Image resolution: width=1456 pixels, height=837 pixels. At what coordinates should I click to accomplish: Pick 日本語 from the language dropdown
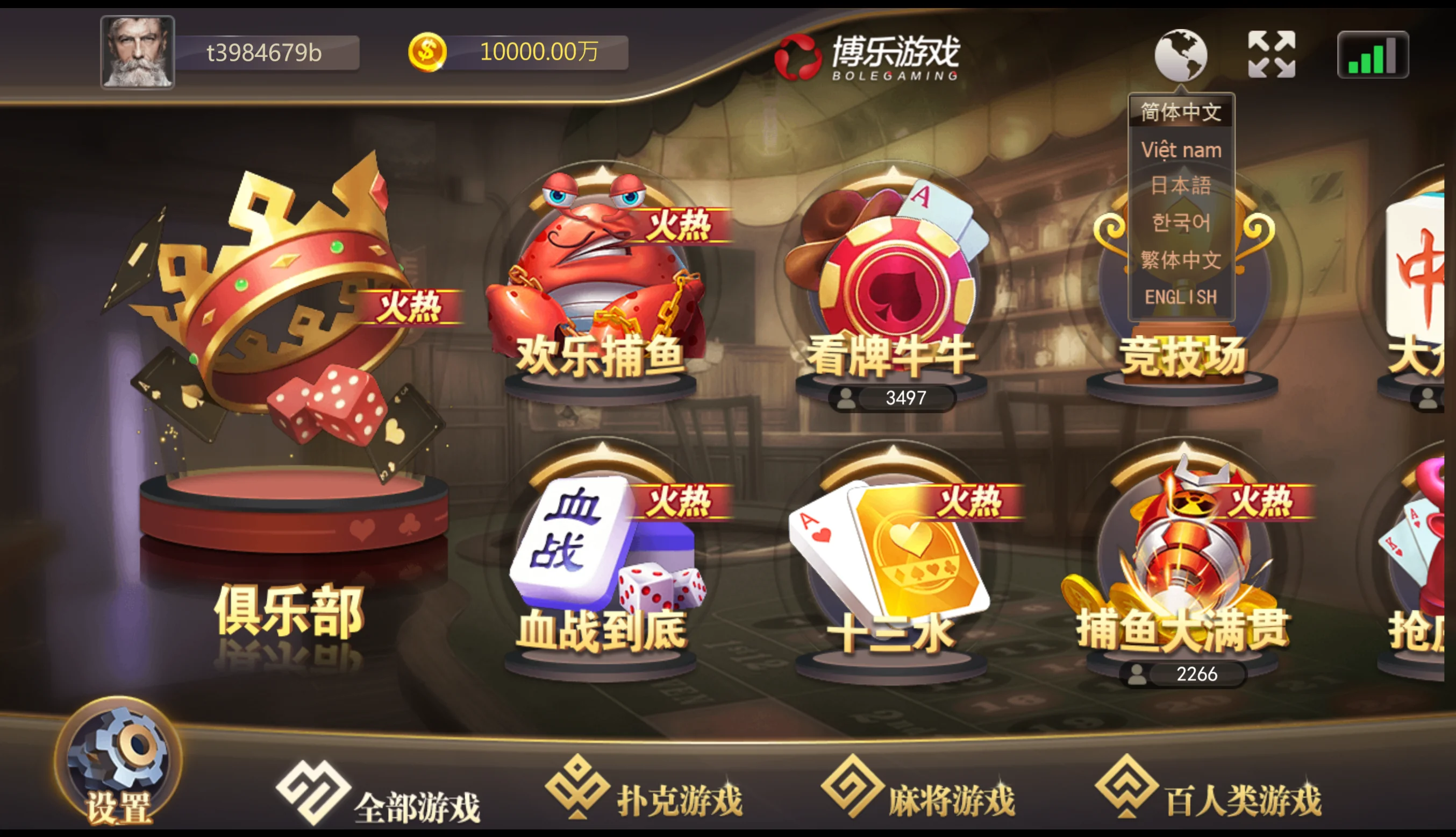click(1181, 186)
